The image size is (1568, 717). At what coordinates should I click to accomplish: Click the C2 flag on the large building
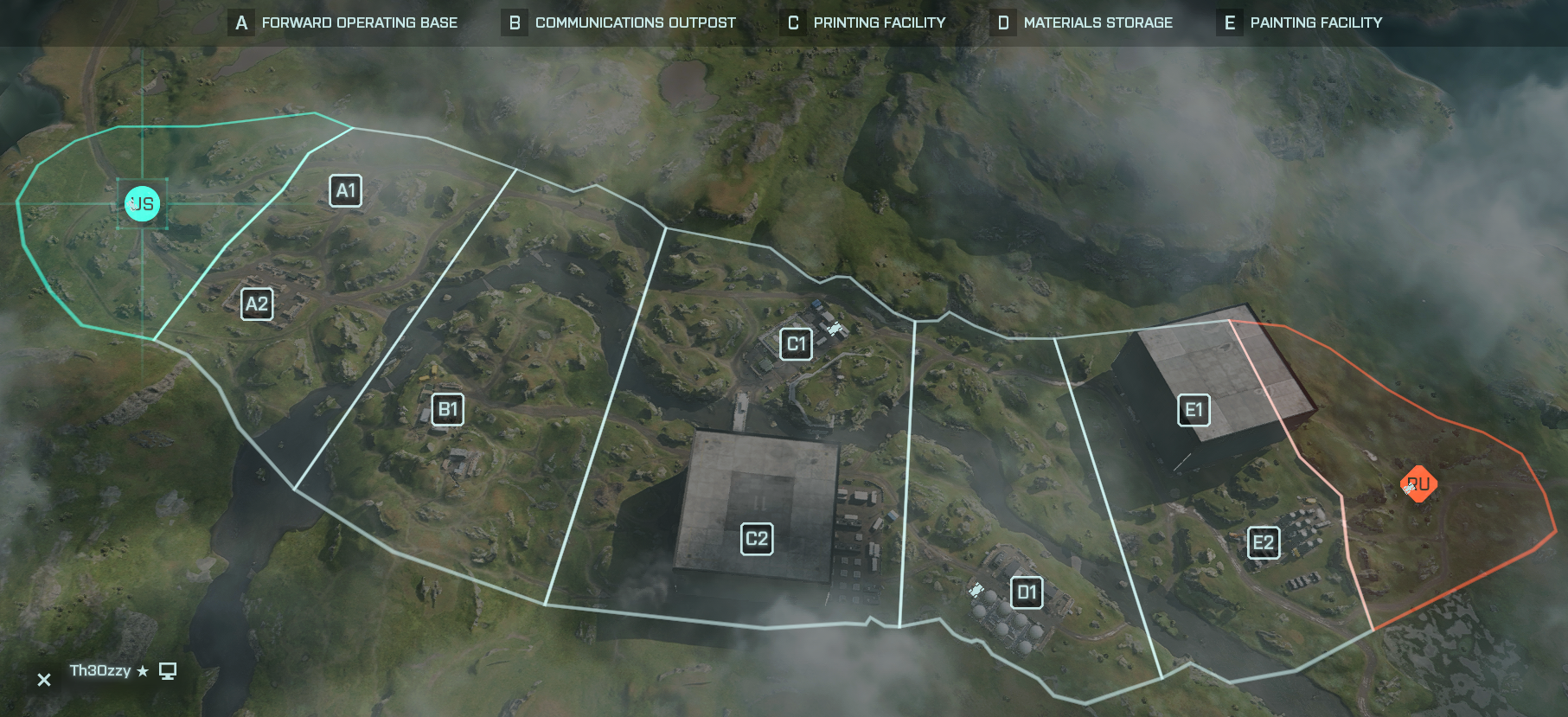[x=756, y=539]
